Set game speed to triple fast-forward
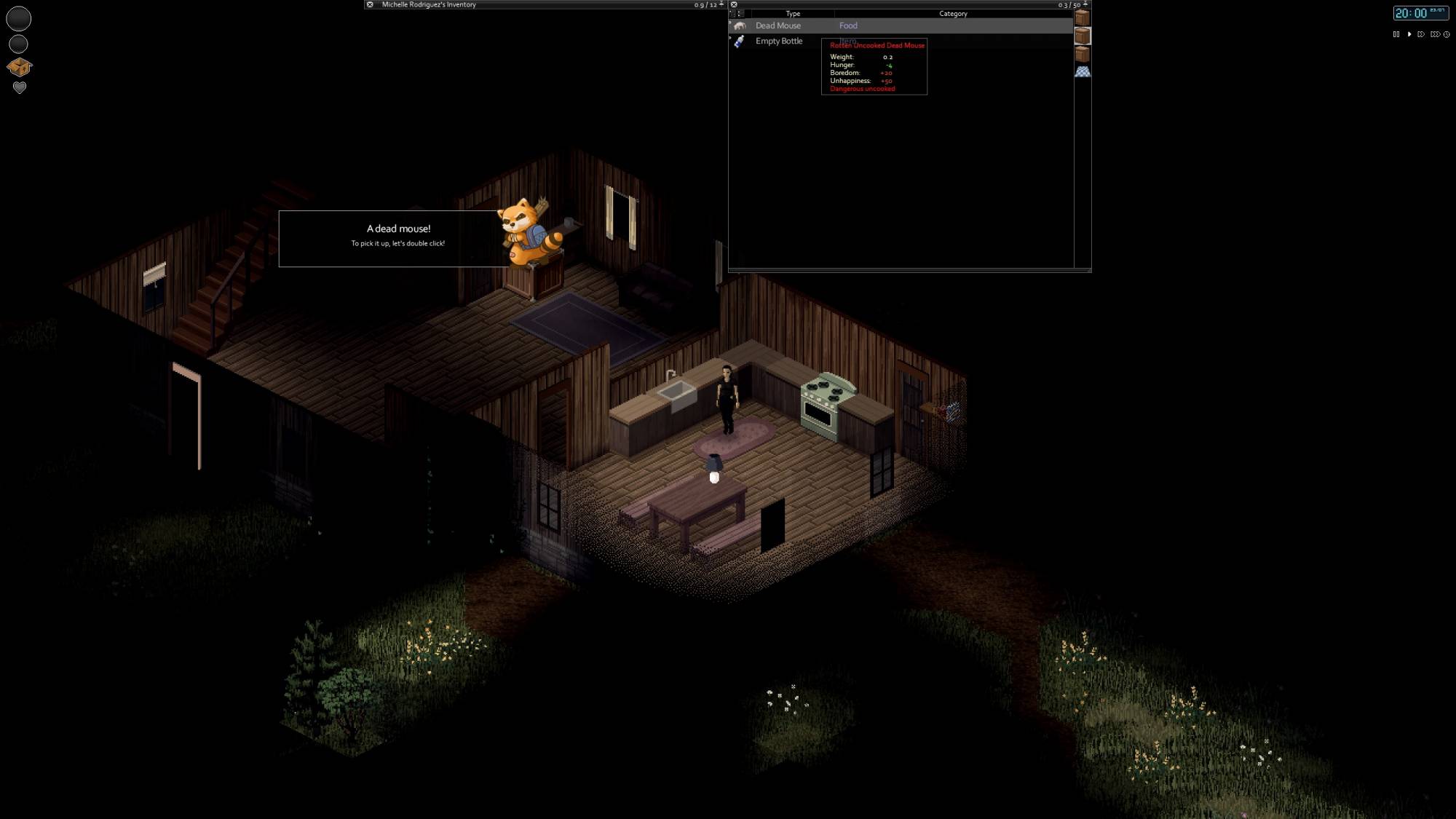The width and height of the screenshot is (1456, 819). 1434,34
